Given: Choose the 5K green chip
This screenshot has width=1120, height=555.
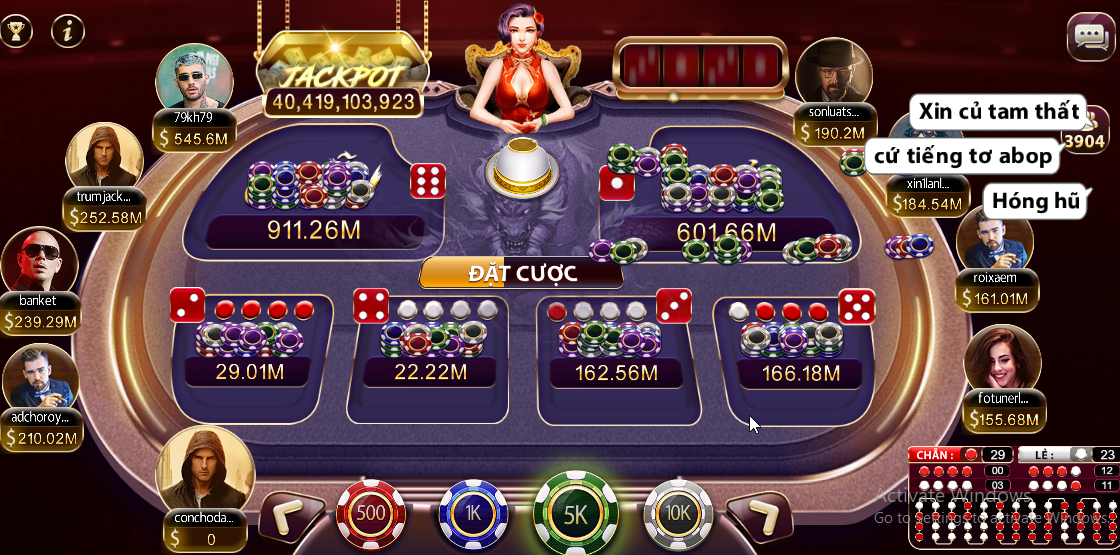Looking at the screenshot, I should [x=575, y=514].
